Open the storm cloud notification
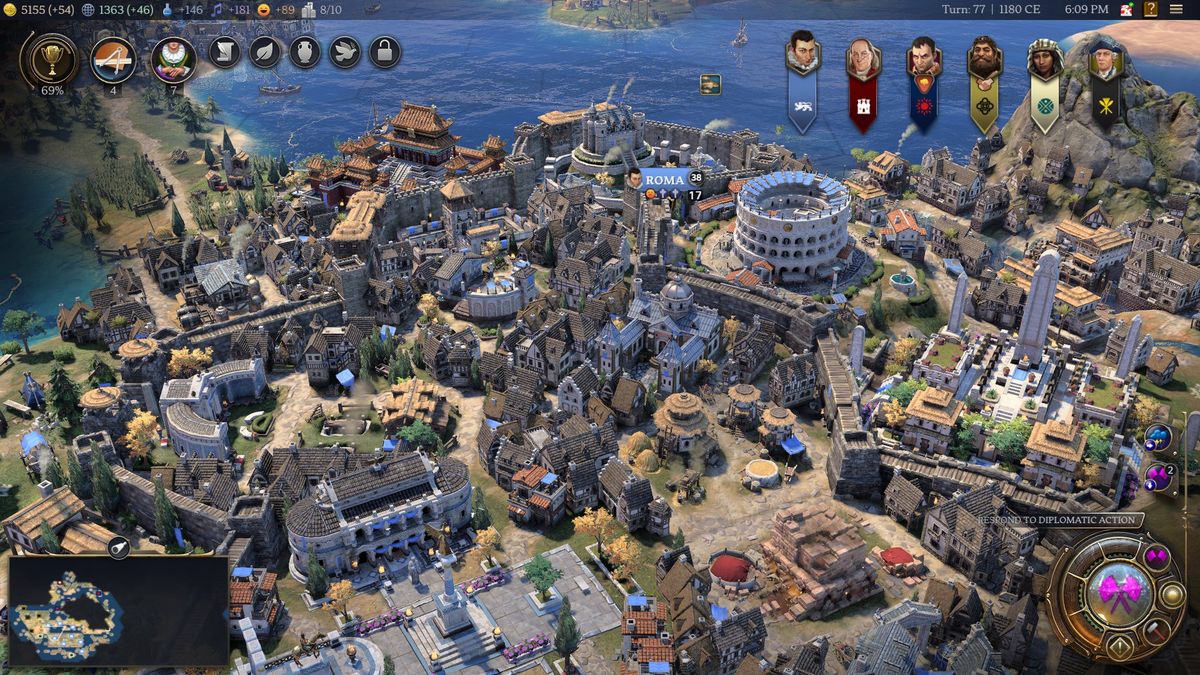Screen dimensions: 1200x675 point(1158,438)
